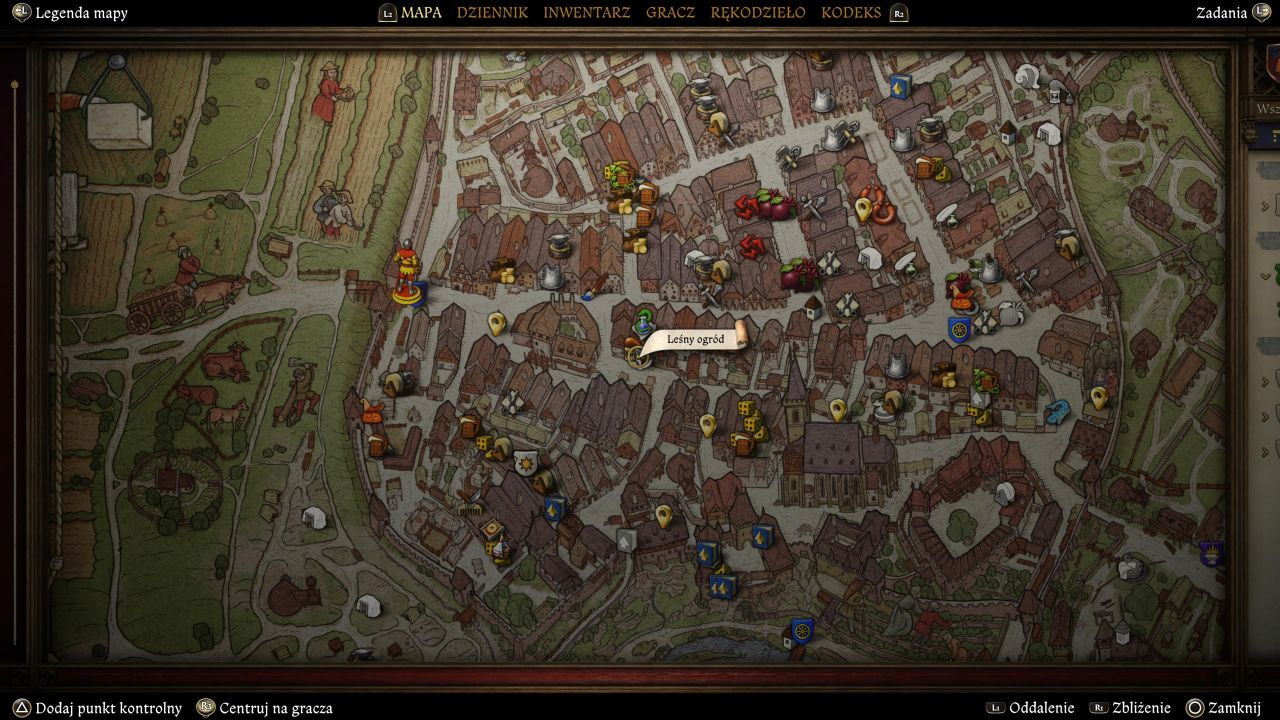Image resolution: width=1280 pixels, height=720 pixels.
Task: Open the Kodeks tab
Action: pyautogui.click(x=851, y=13)
